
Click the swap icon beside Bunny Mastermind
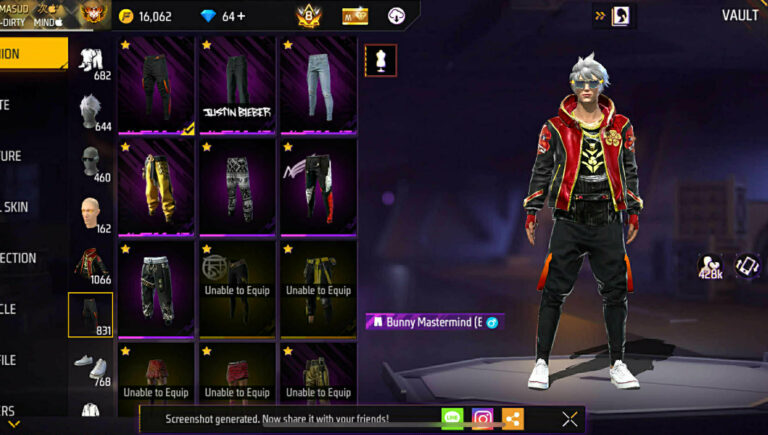(492, 322)
